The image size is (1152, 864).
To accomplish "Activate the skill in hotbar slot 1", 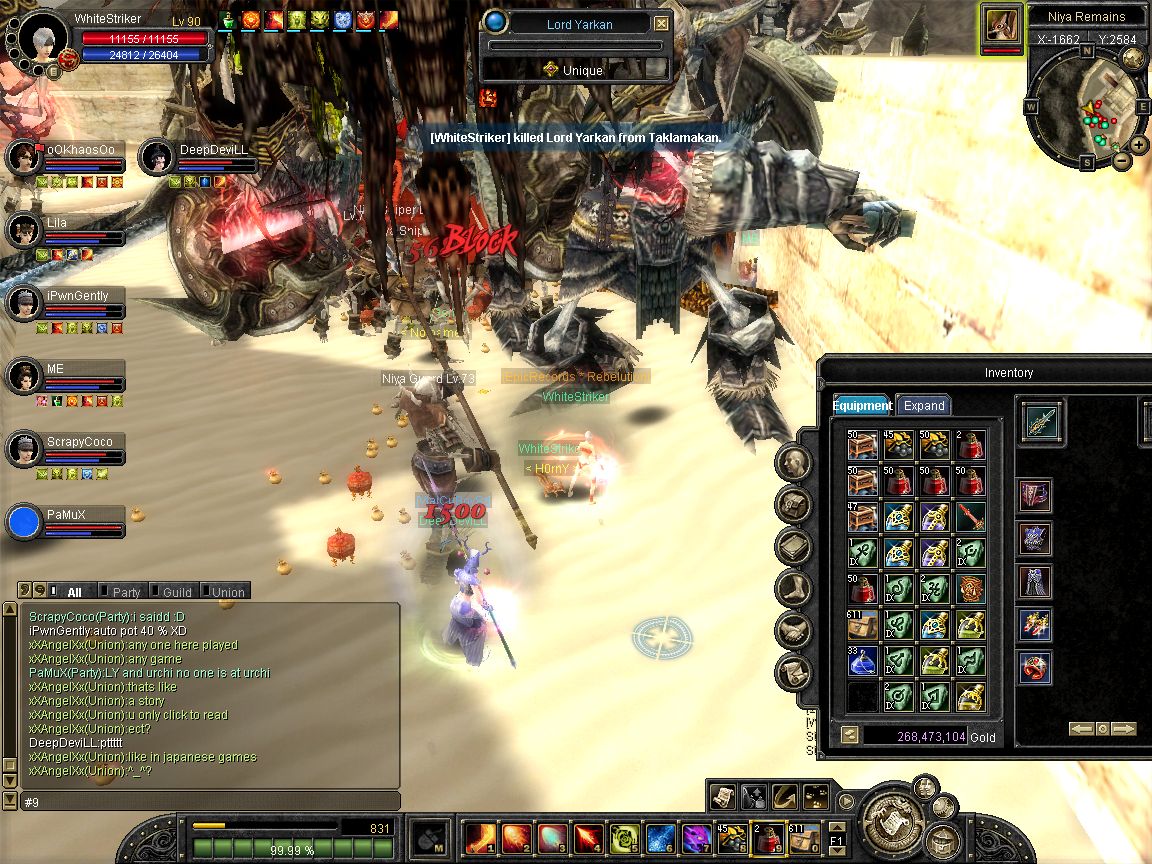I will [479, 837].
